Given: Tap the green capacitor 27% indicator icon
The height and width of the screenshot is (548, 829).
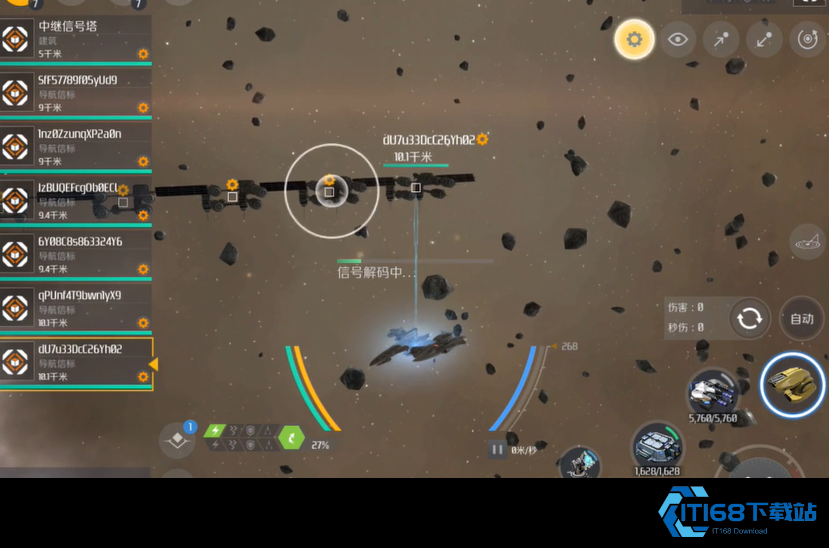Looking at the screenshot, I should (291, 437).
